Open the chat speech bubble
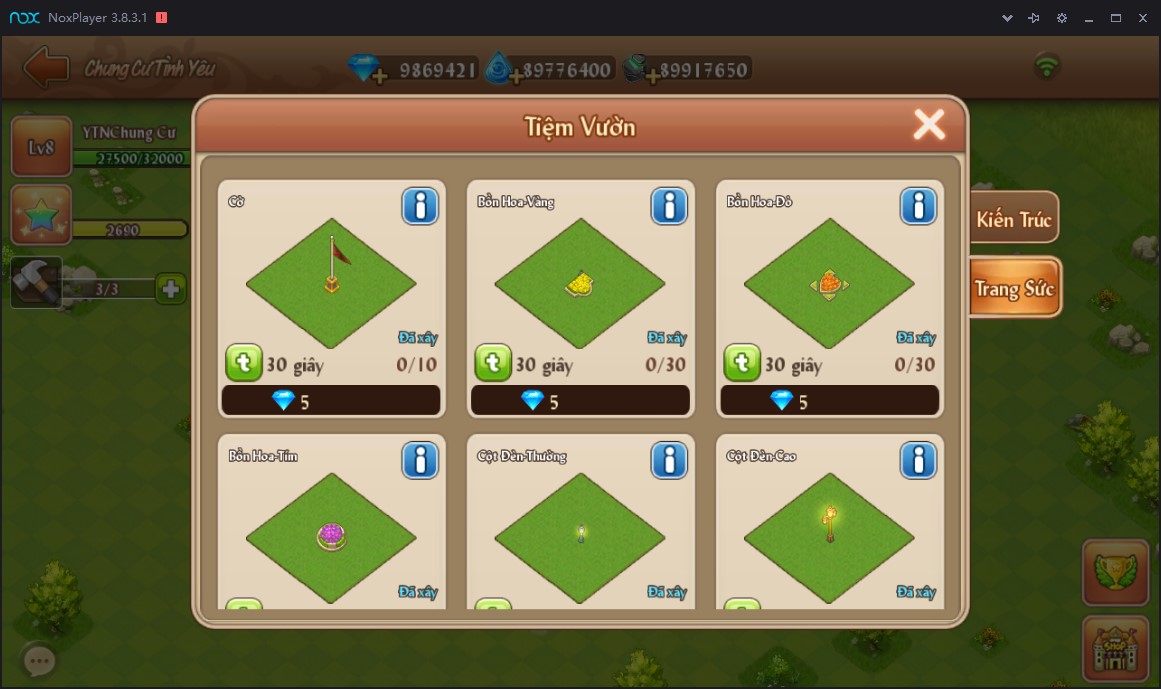This screenshot has height=689, width=1161. (x=40, y=660)
